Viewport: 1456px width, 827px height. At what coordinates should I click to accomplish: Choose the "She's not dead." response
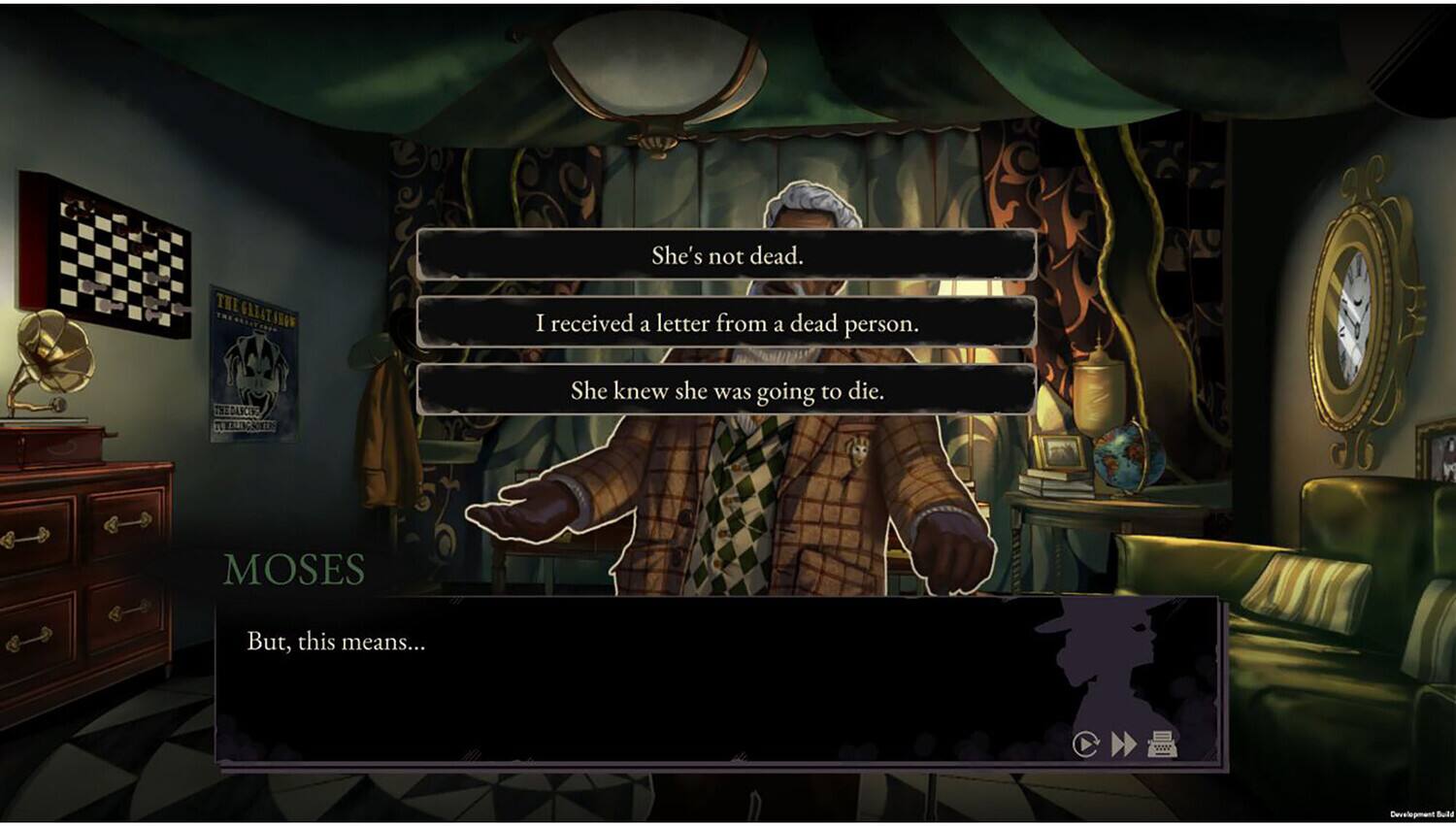click(726, 255)
